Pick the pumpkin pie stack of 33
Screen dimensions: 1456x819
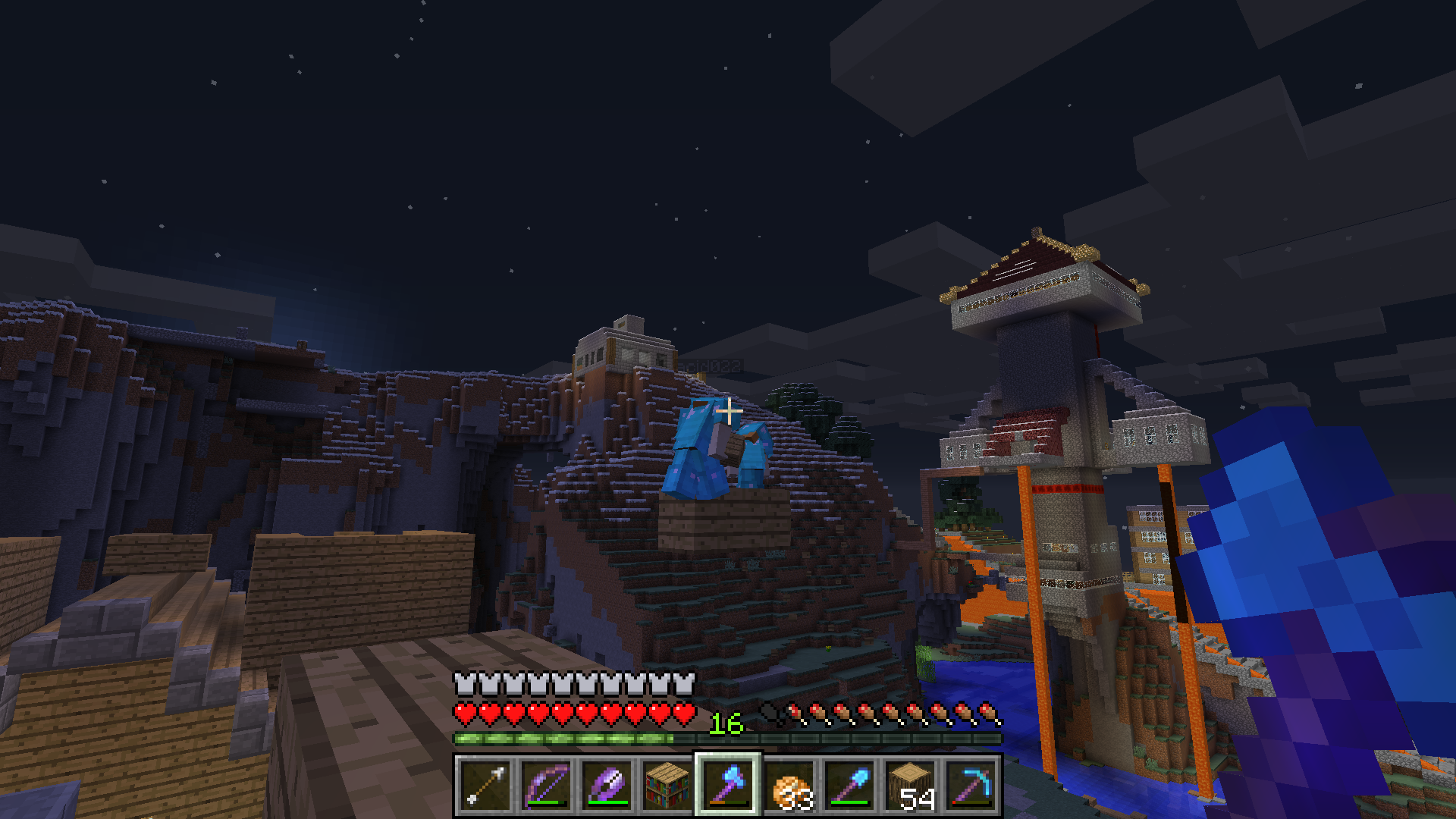(789, 785)
